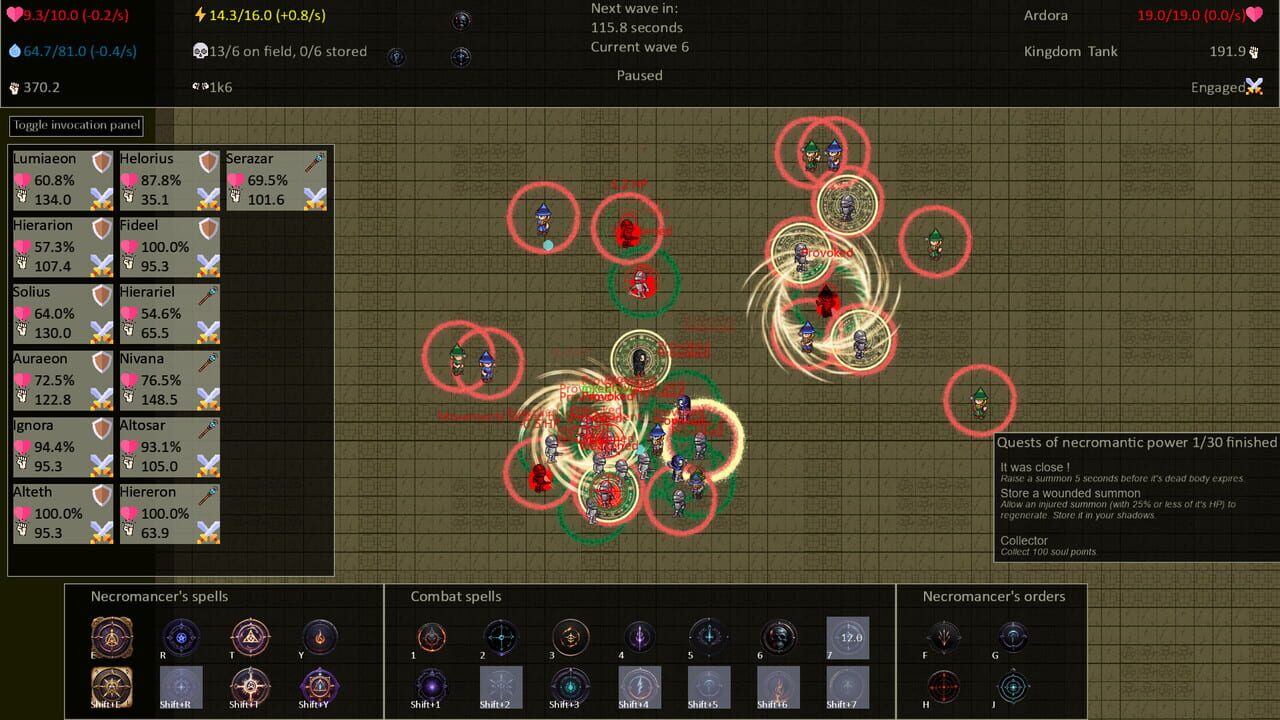This screenshot has height=720, width=1280.
Task: Select the Shift+E necromancer spell icon
Action: (x=110, y=688)
